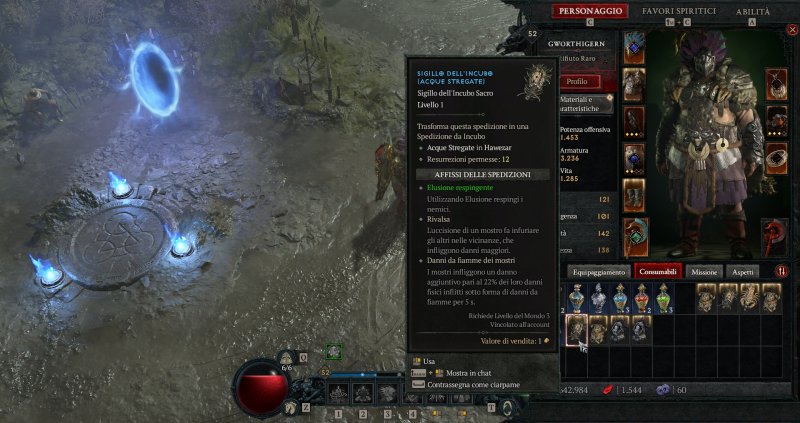Open the Missione inventory tab
Screen dimensions: 800x423
coord(704,271)
